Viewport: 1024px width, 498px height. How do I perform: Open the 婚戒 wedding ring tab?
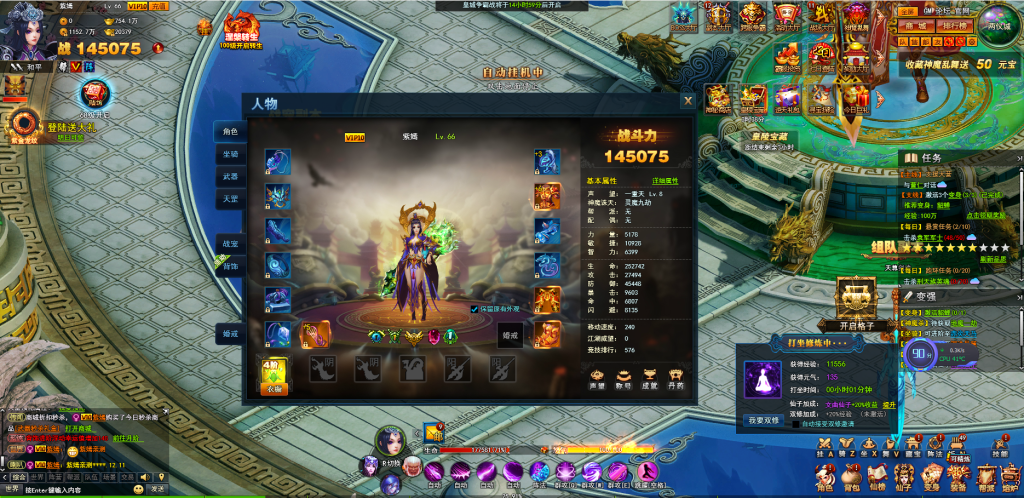(x=230, y=334)
